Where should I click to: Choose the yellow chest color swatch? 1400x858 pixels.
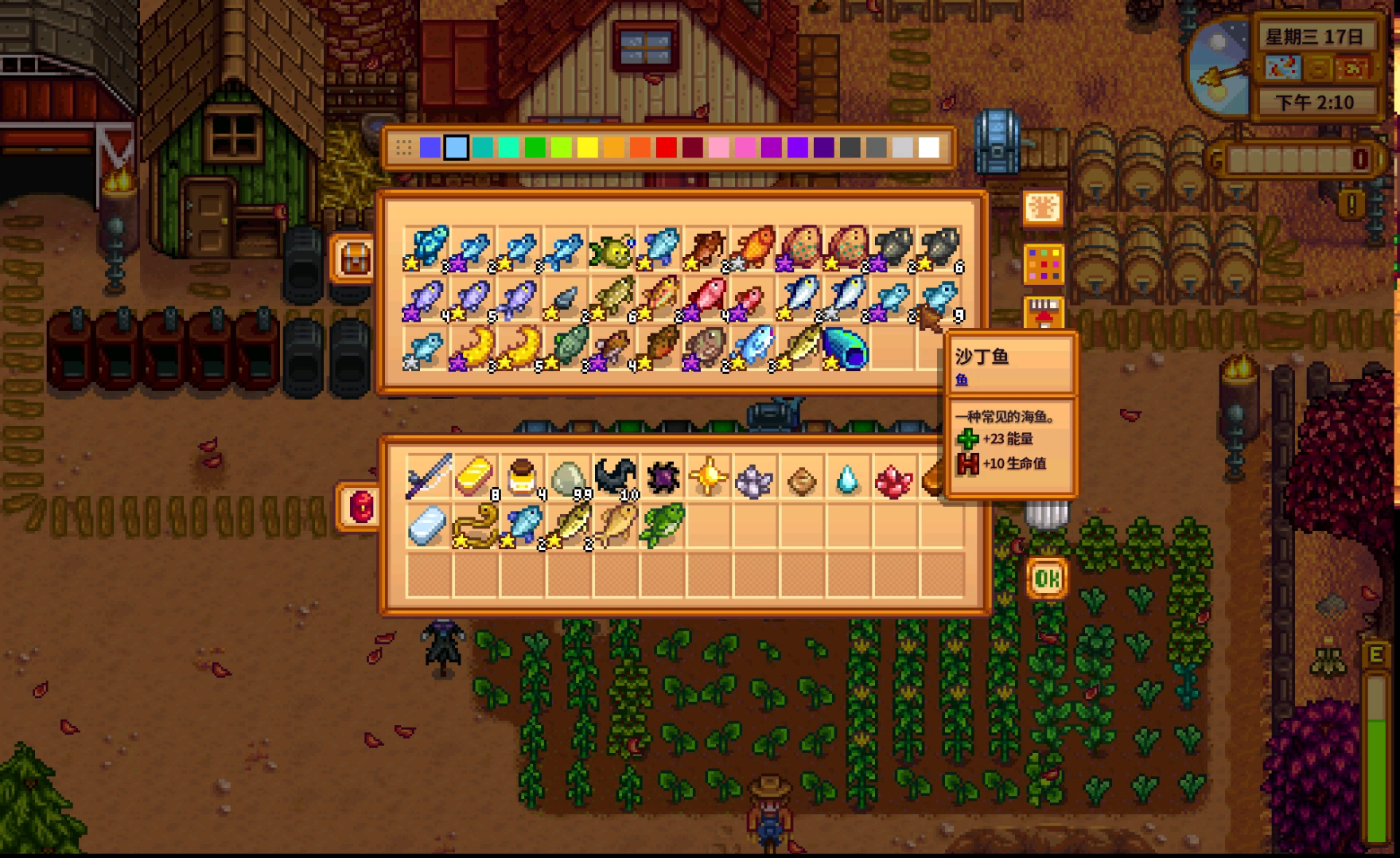tap(587, 147)
